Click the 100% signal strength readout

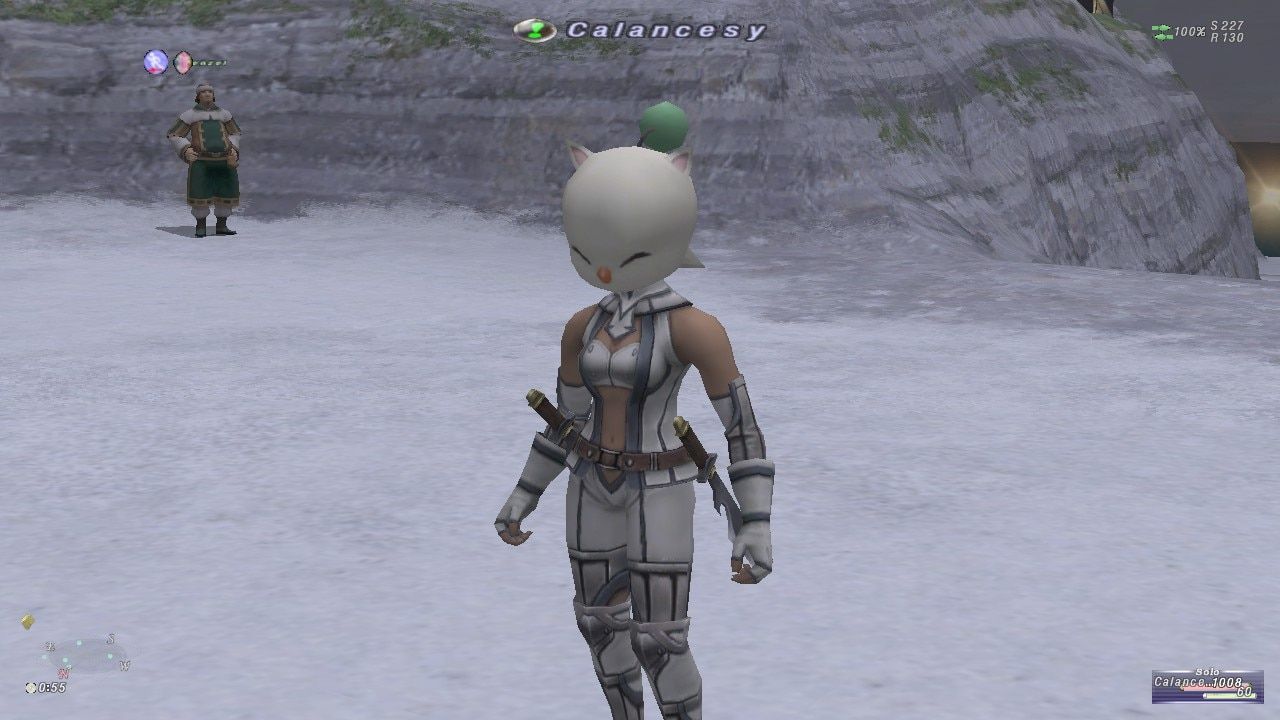click(x=1190, y=29)
